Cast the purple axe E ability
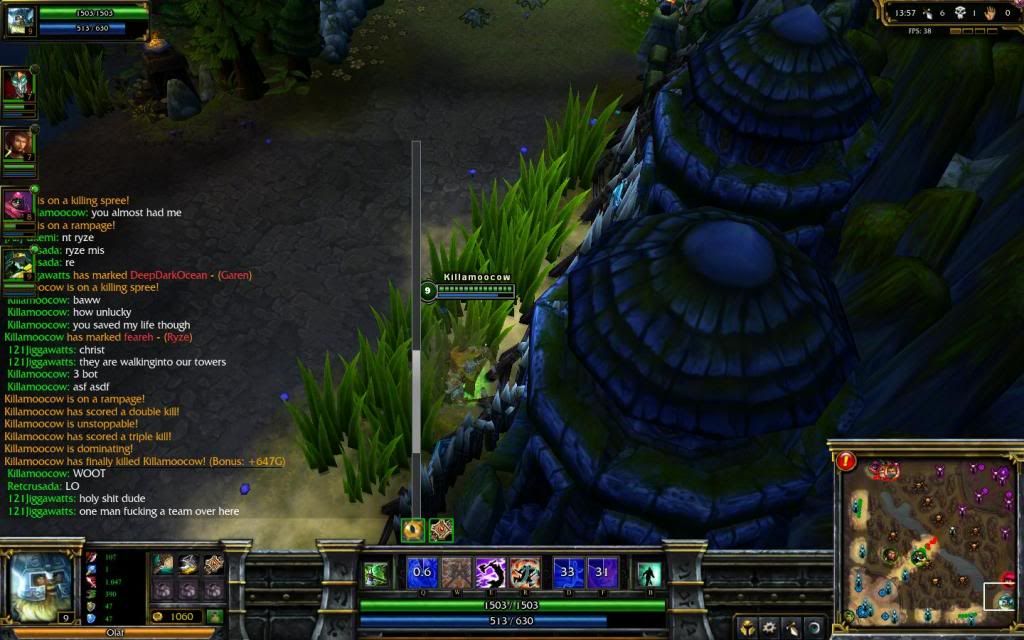Screen dimensions: 1024x640 pyautogui.click(x=491, y=573)
